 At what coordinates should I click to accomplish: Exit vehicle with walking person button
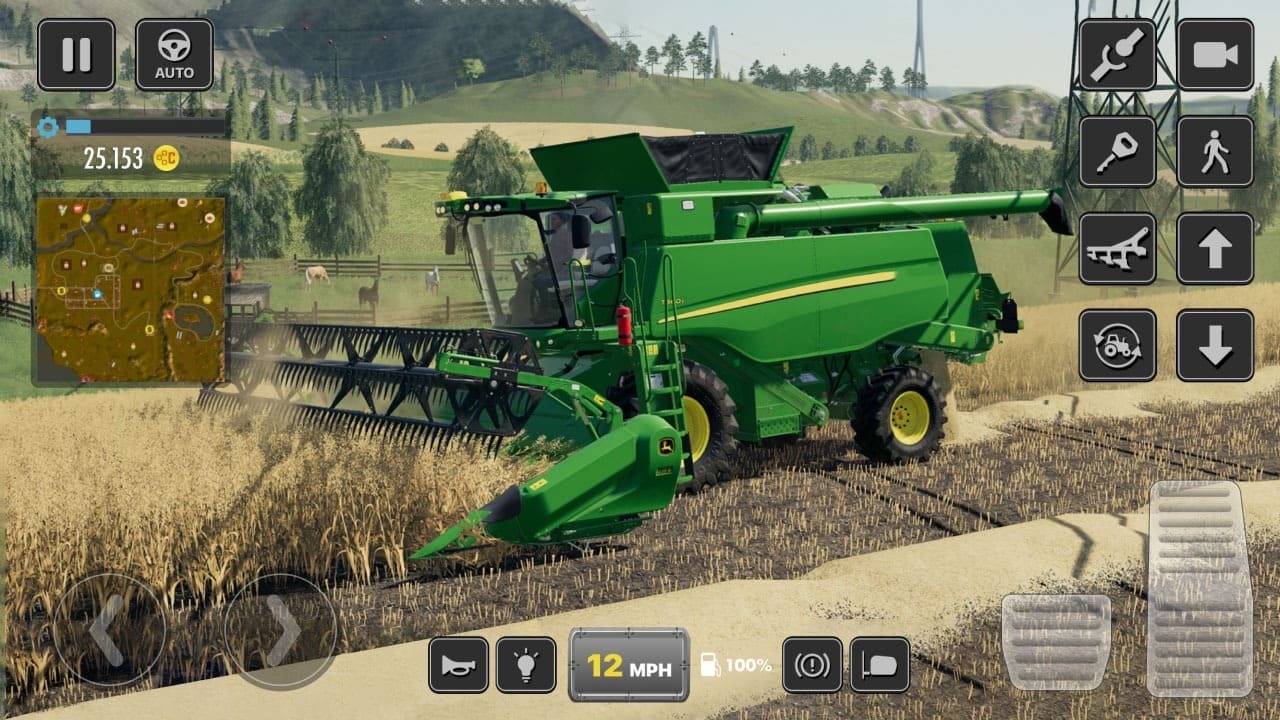click(1215, 151)
